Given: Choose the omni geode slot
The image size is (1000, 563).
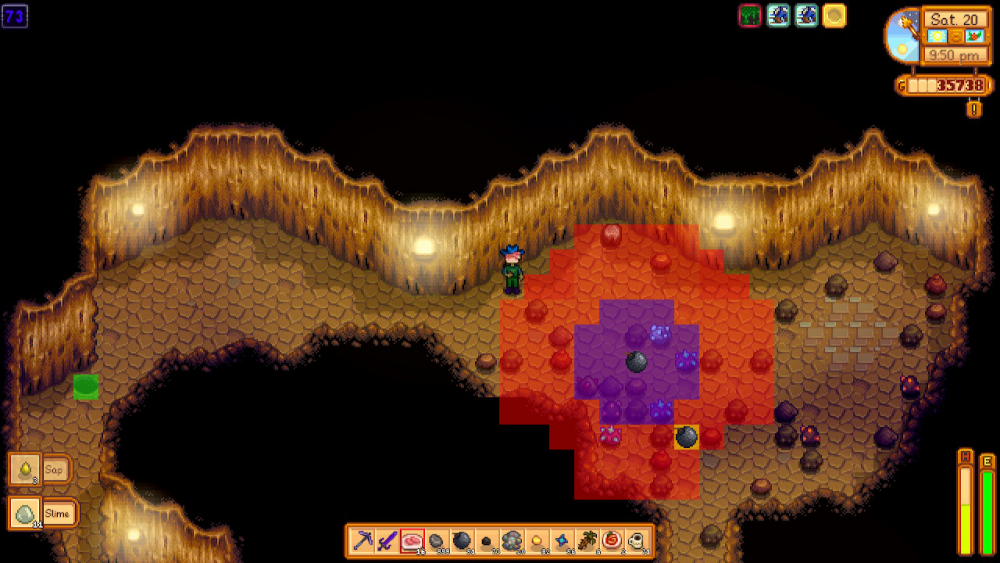Looking at the screenshot, I should [512, 541].
